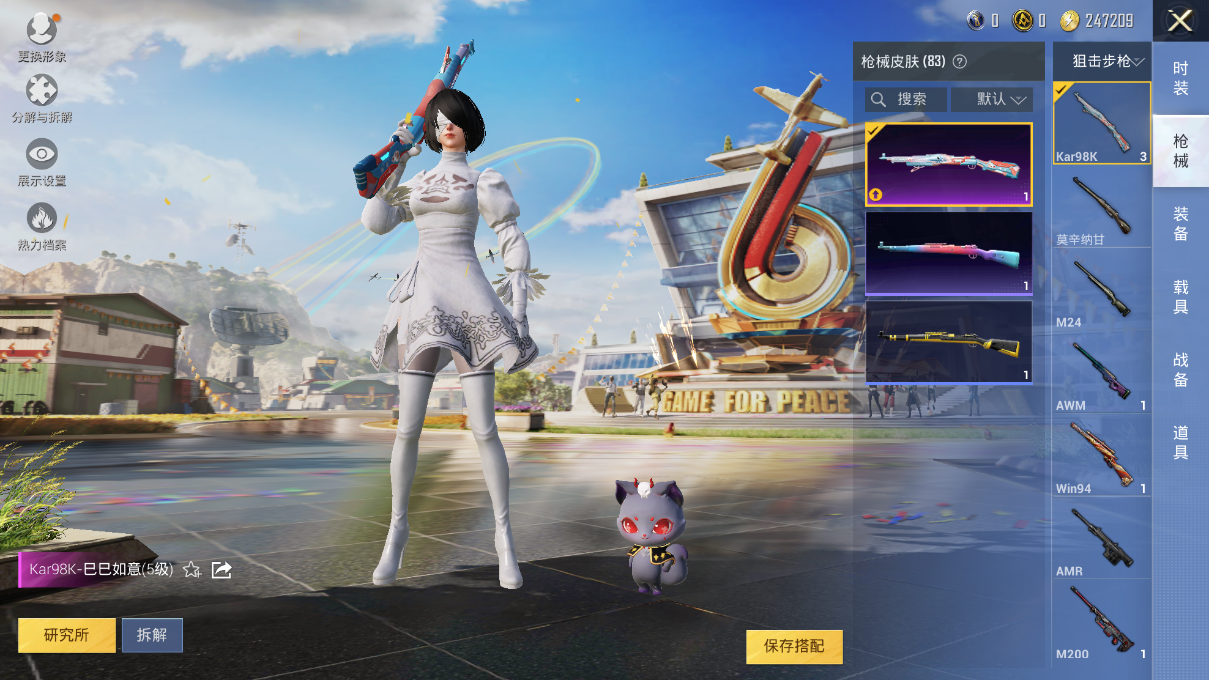The width and height of the screenshot is (1209, 680).
Task: Select the AWM weapon entry
Action: click(1101, 373)
